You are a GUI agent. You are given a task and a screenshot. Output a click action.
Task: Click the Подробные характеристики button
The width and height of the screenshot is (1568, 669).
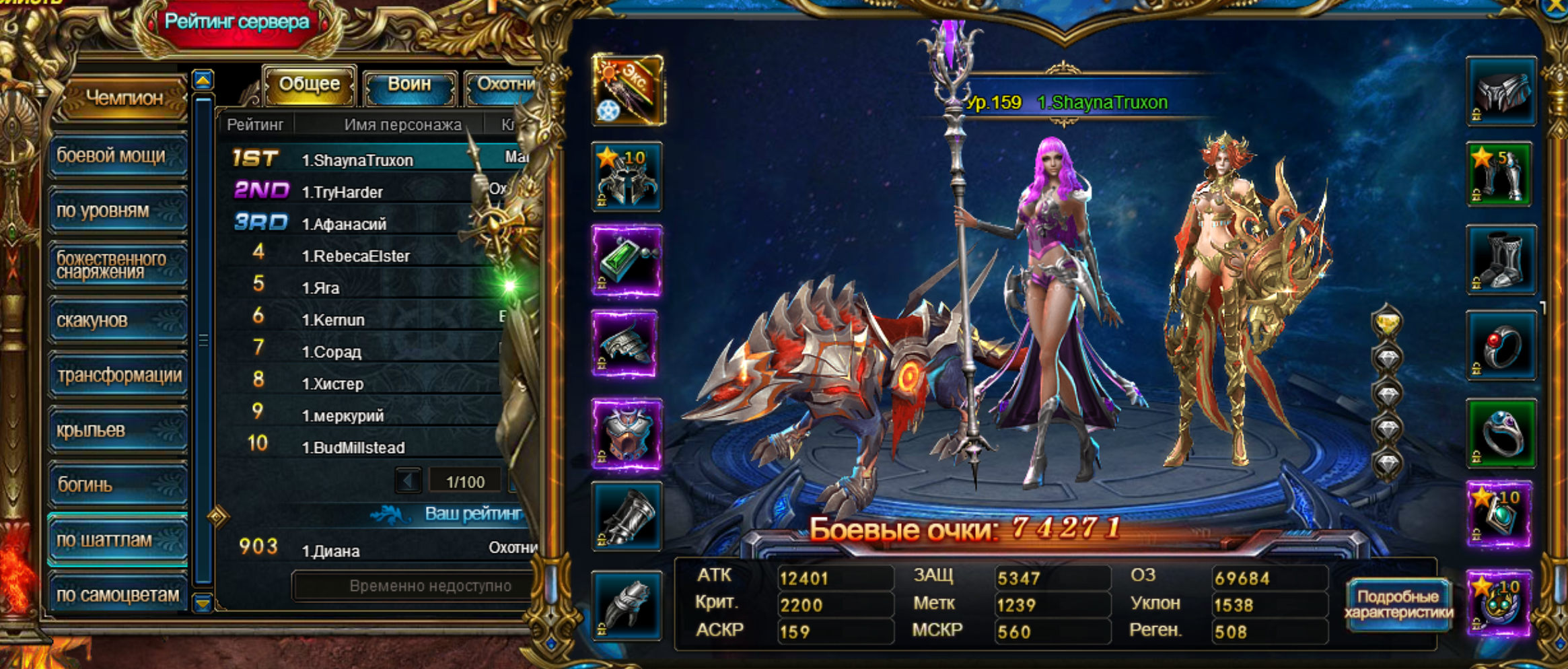tap(1398, 604)
